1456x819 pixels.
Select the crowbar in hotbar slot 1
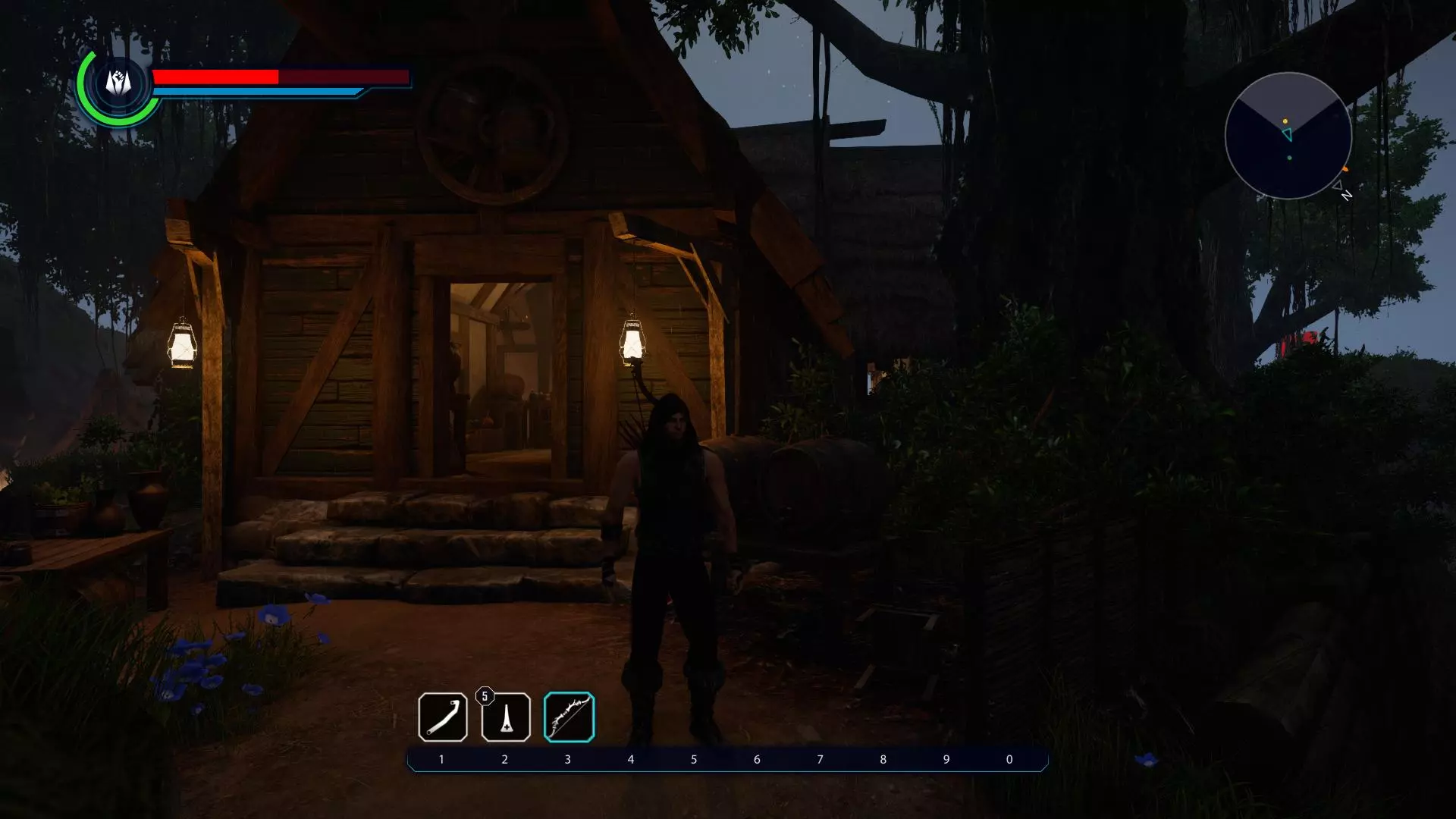coord(442,717)
